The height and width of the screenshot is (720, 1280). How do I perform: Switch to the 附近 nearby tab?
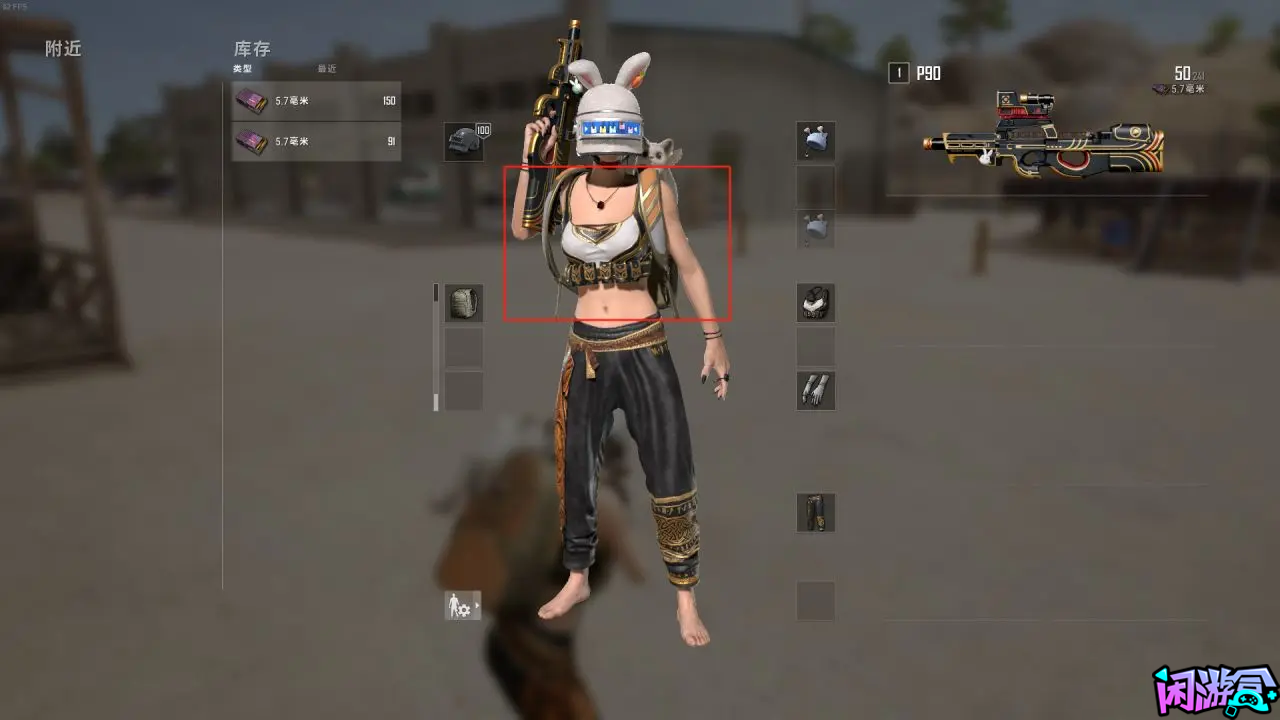point(62,48)
